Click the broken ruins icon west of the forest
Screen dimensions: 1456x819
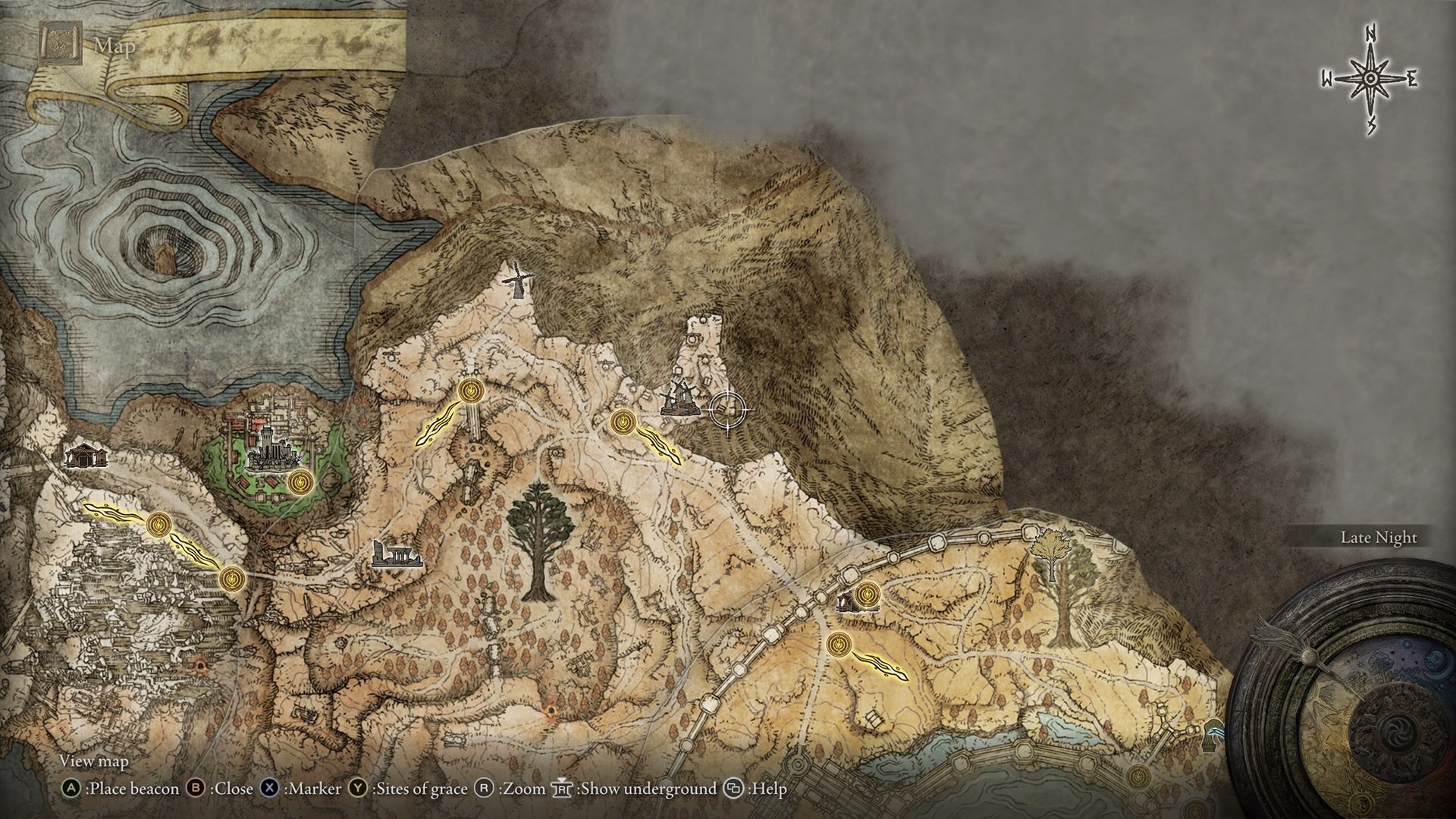pos(394,555)
